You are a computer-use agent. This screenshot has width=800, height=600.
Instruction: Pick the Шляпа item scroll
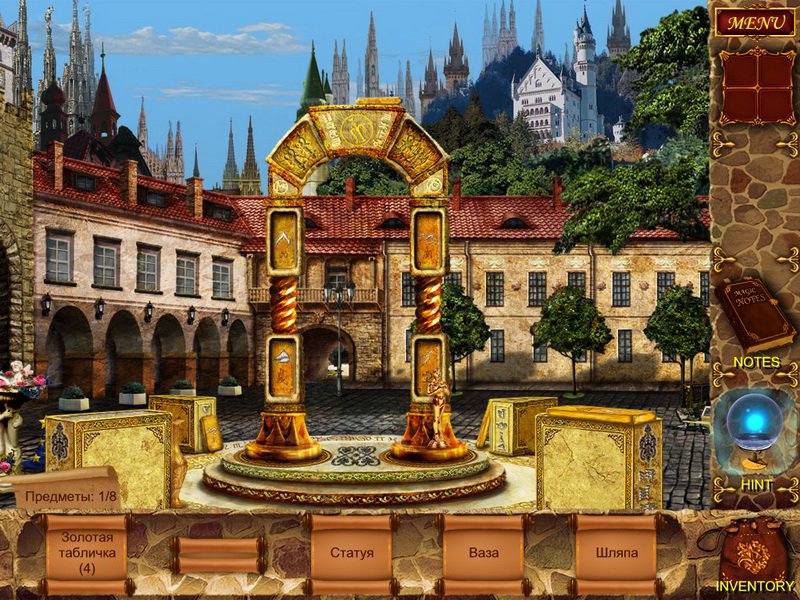click(x=615, y=553)
